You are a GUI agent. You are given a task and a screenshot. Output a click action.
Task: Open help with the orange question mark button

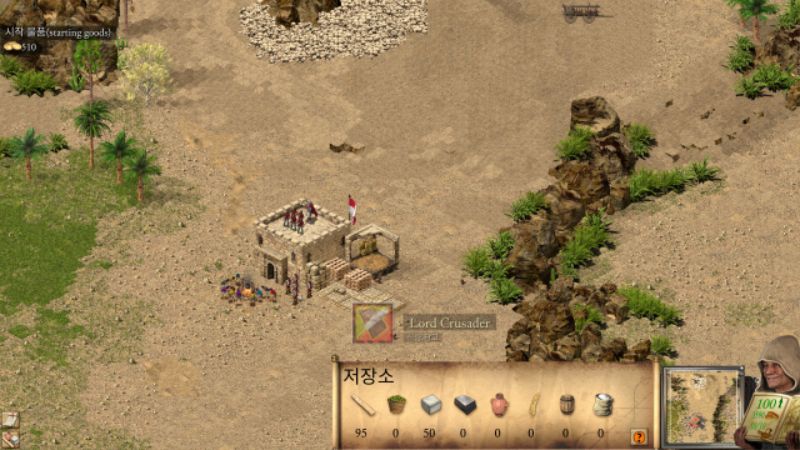point(639,437)
